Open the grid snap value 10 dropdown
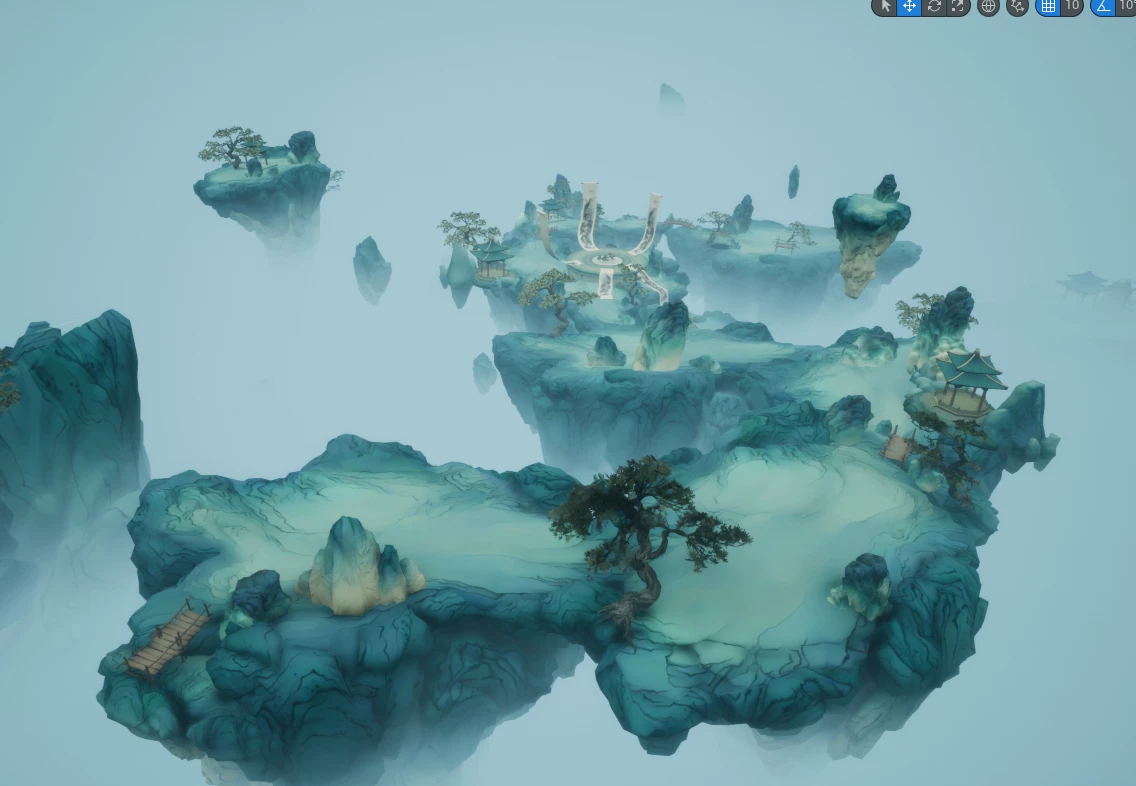The height and width of the screenshot is (786, 1136). (1072, 6)
